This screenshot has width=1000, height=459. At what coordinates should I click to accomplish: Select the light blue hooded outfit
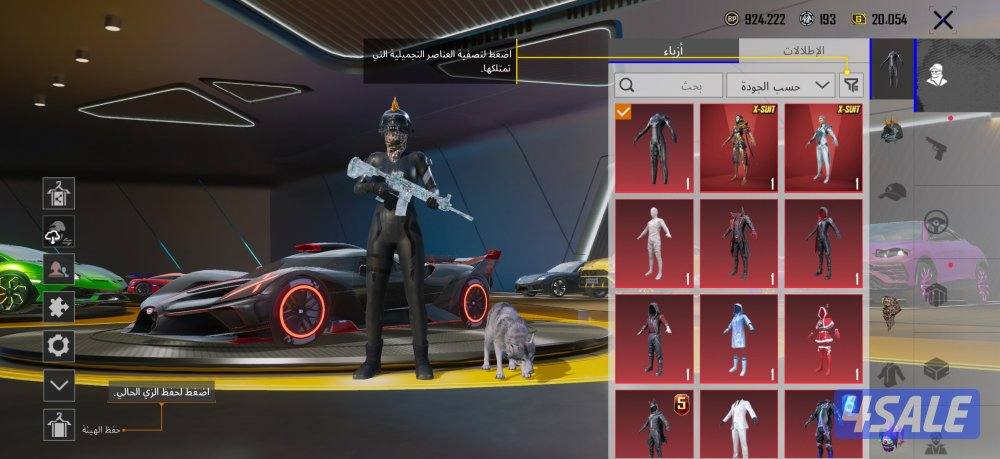(x=738, y=338)
